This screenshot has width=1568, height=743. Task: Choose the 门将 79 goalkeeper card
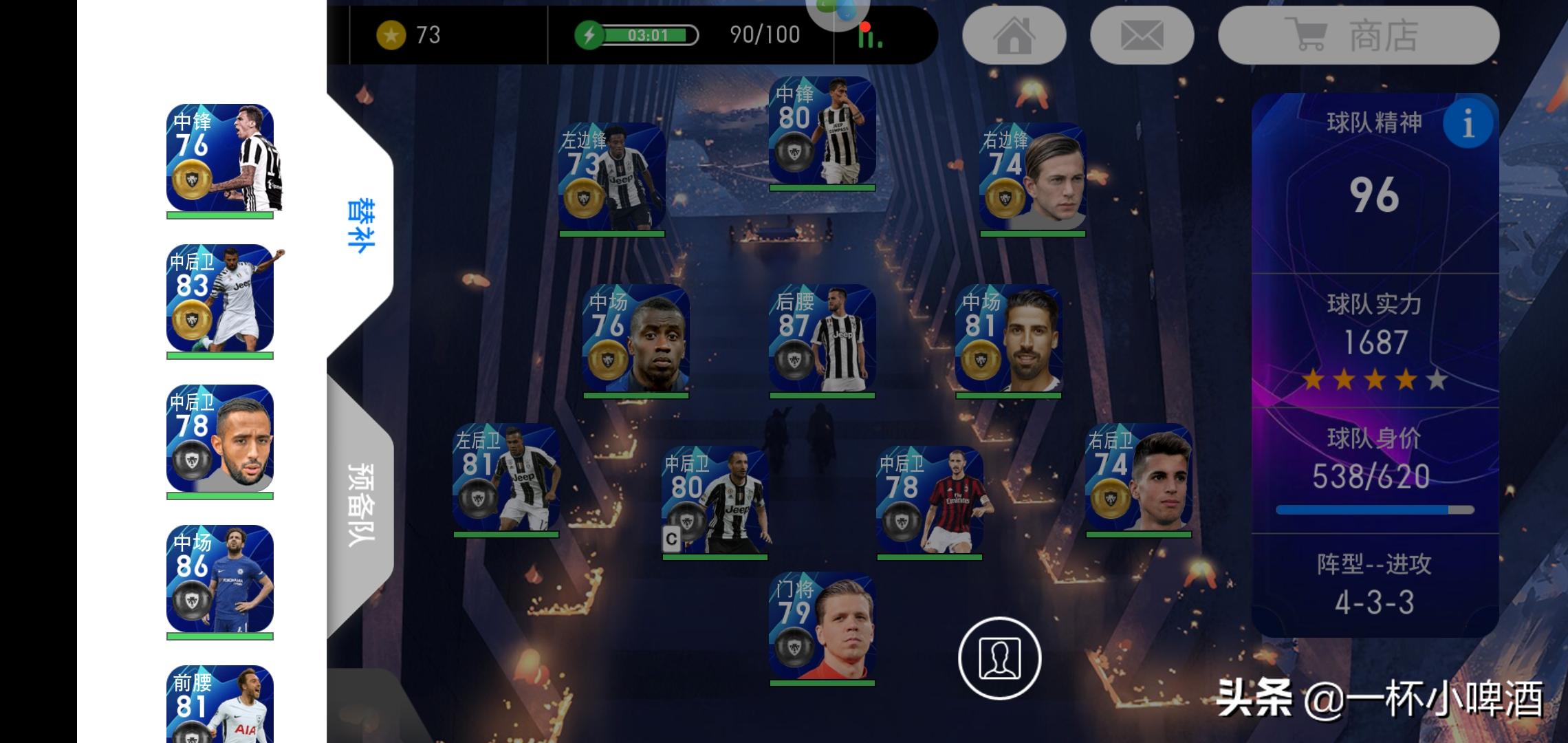click(822, 627)
